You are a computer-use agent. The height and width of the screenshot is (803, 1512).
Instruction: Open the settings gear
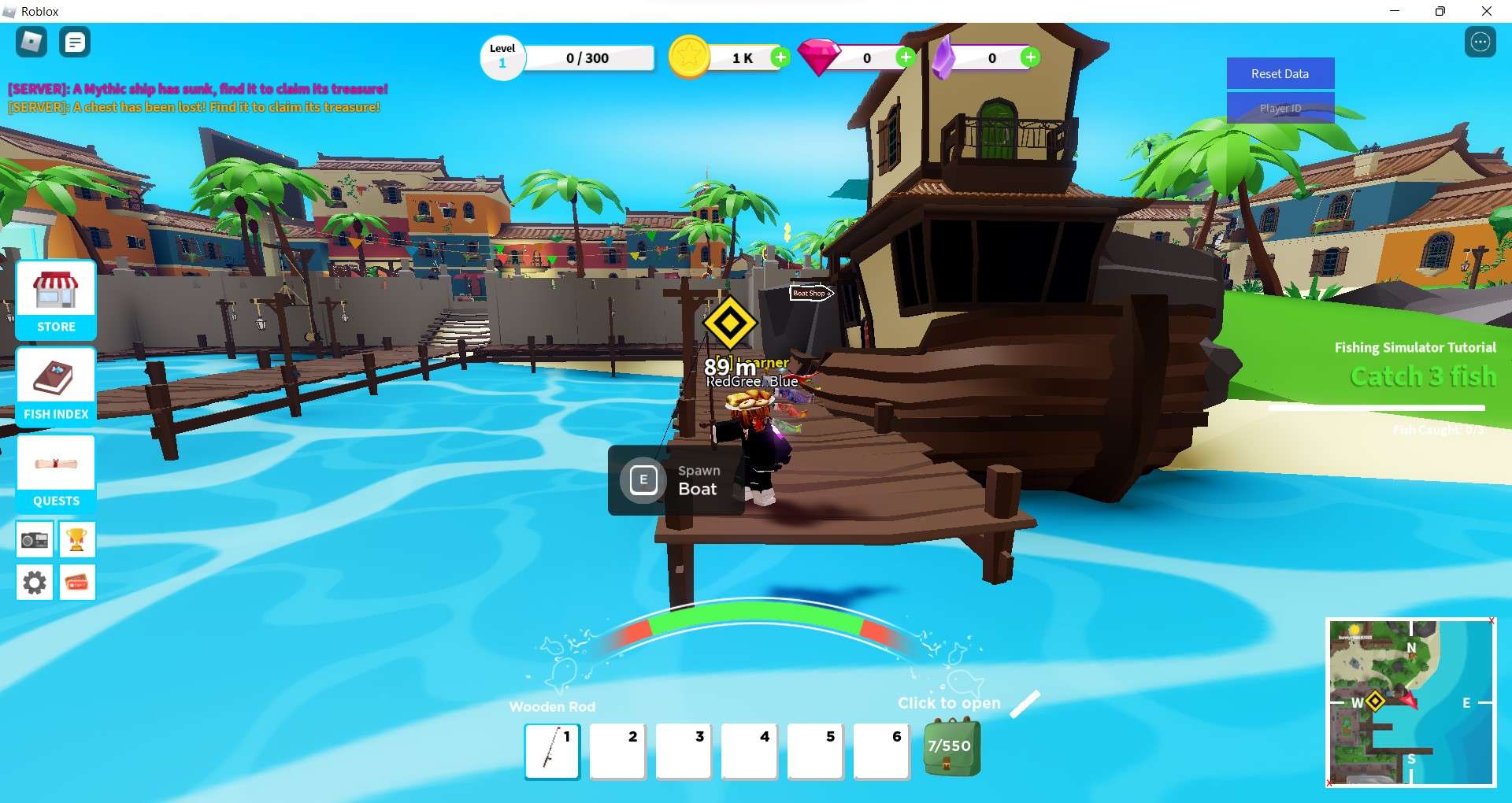point(35,583)
